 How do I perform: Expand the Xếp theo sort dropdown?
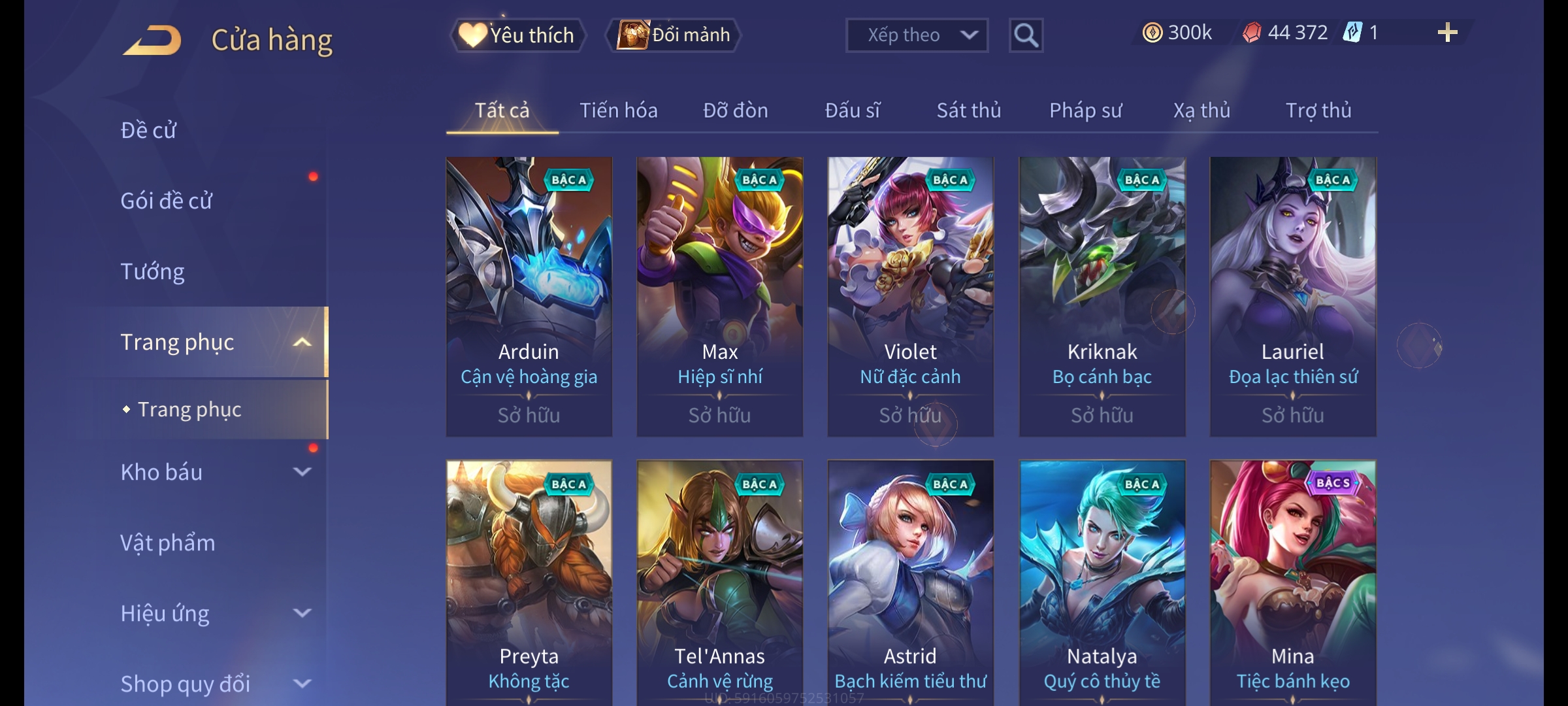[x=916, y=35]
